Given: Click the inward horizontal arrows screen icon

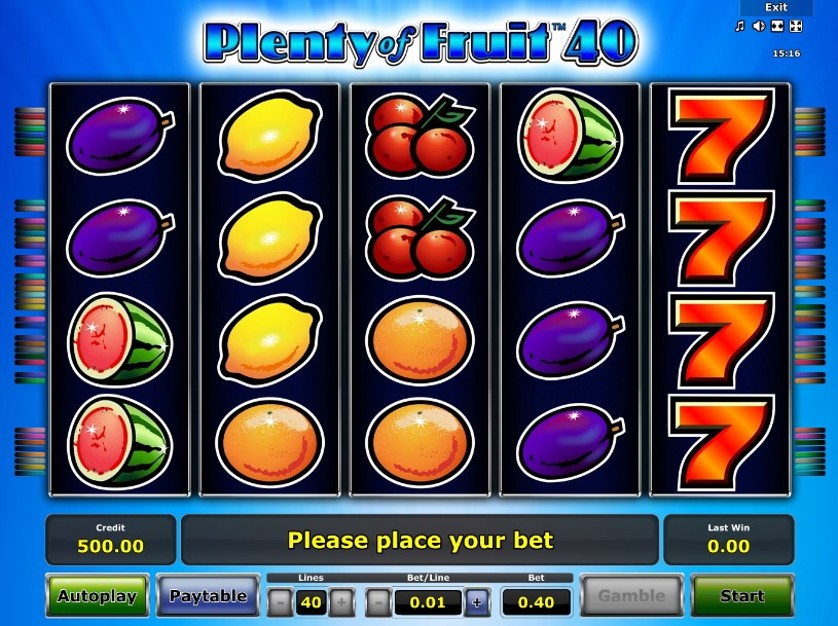Looking at the screenshot, I should pyautogui.click(x=777, y=26).
